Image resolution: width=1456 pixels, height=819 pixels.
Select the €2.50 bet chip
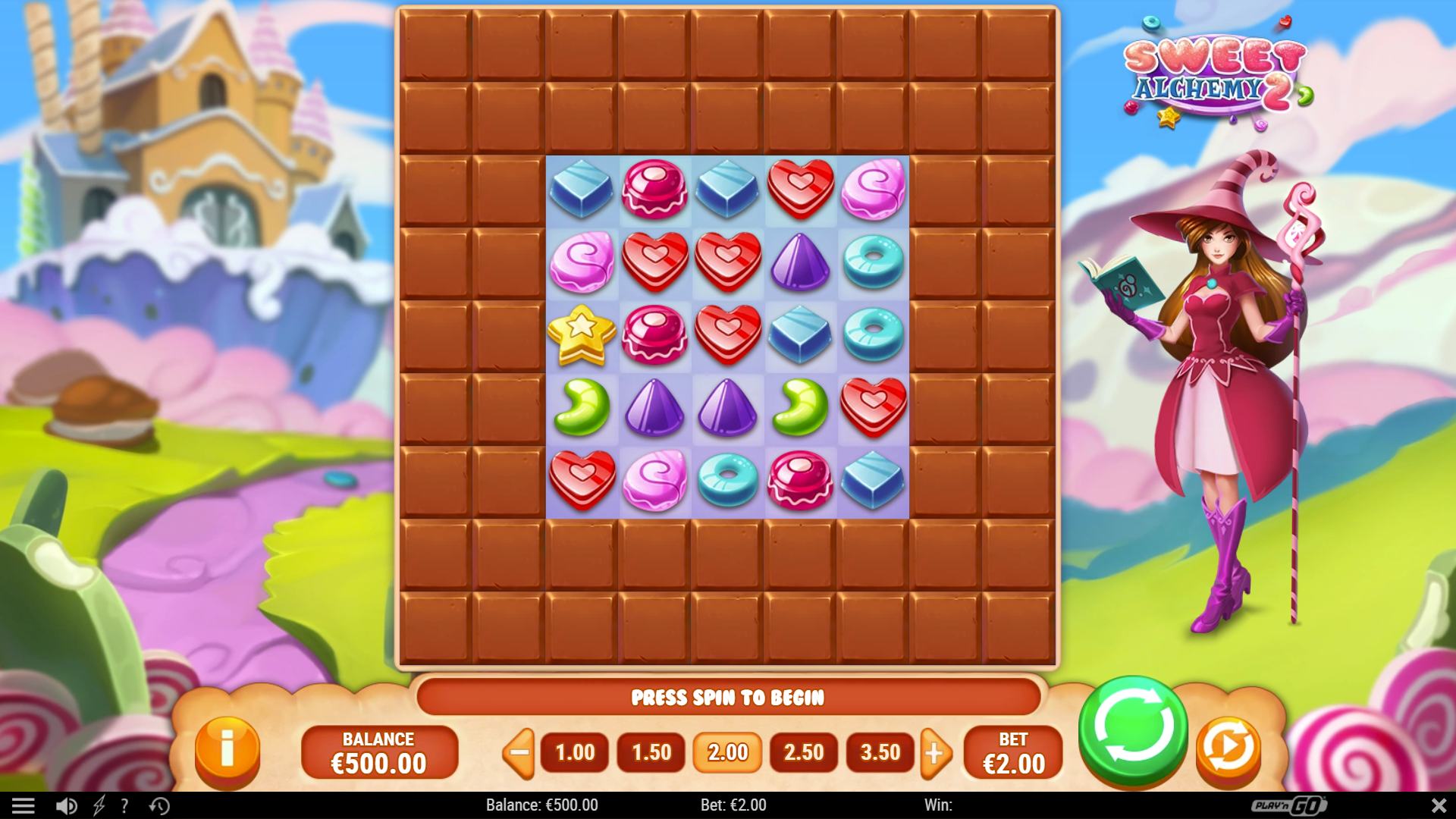pos(803,753)
